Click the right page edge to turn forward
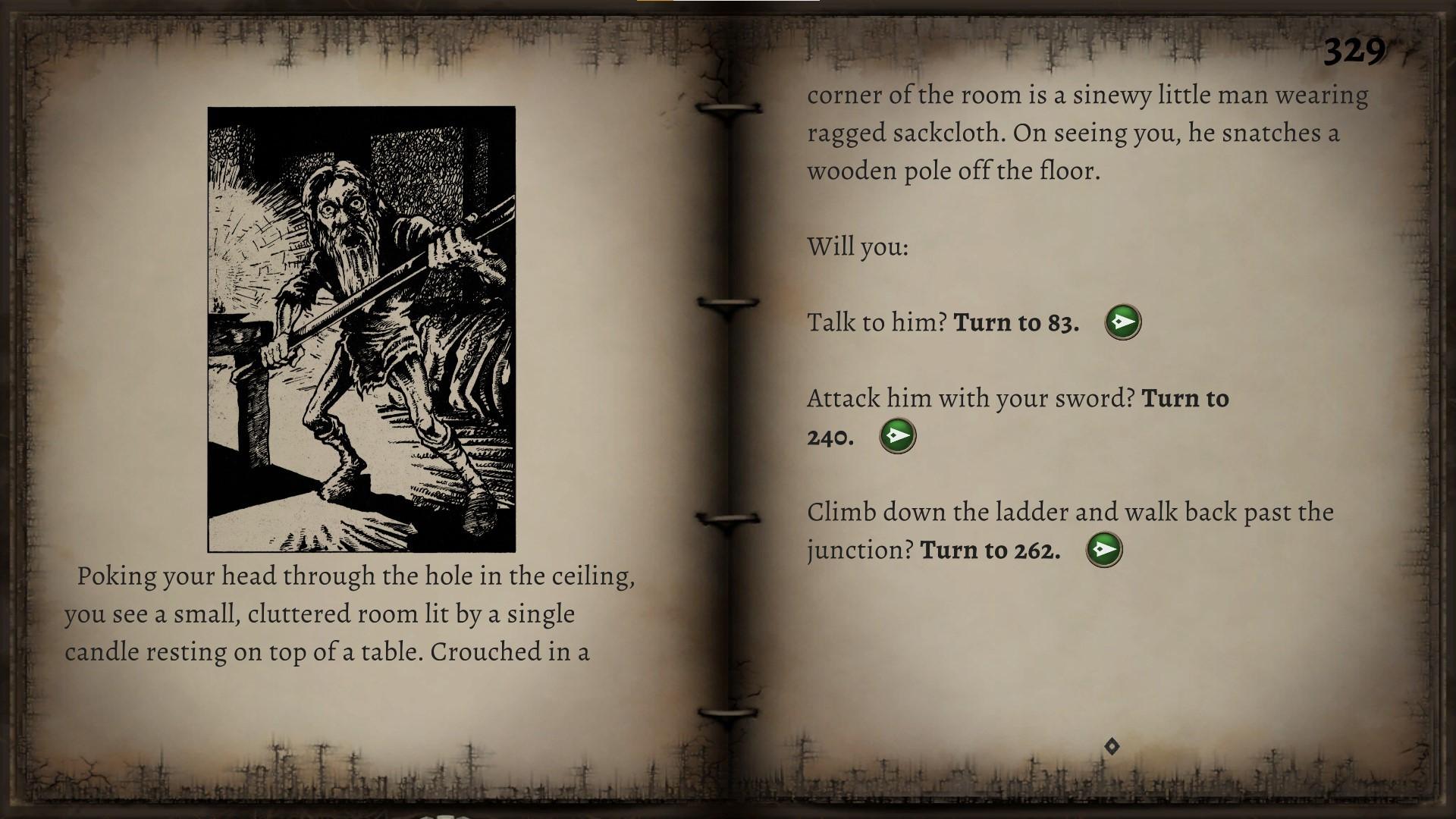The width and height of the screenshot is (1456, 819). click(x=1426, y=409)
